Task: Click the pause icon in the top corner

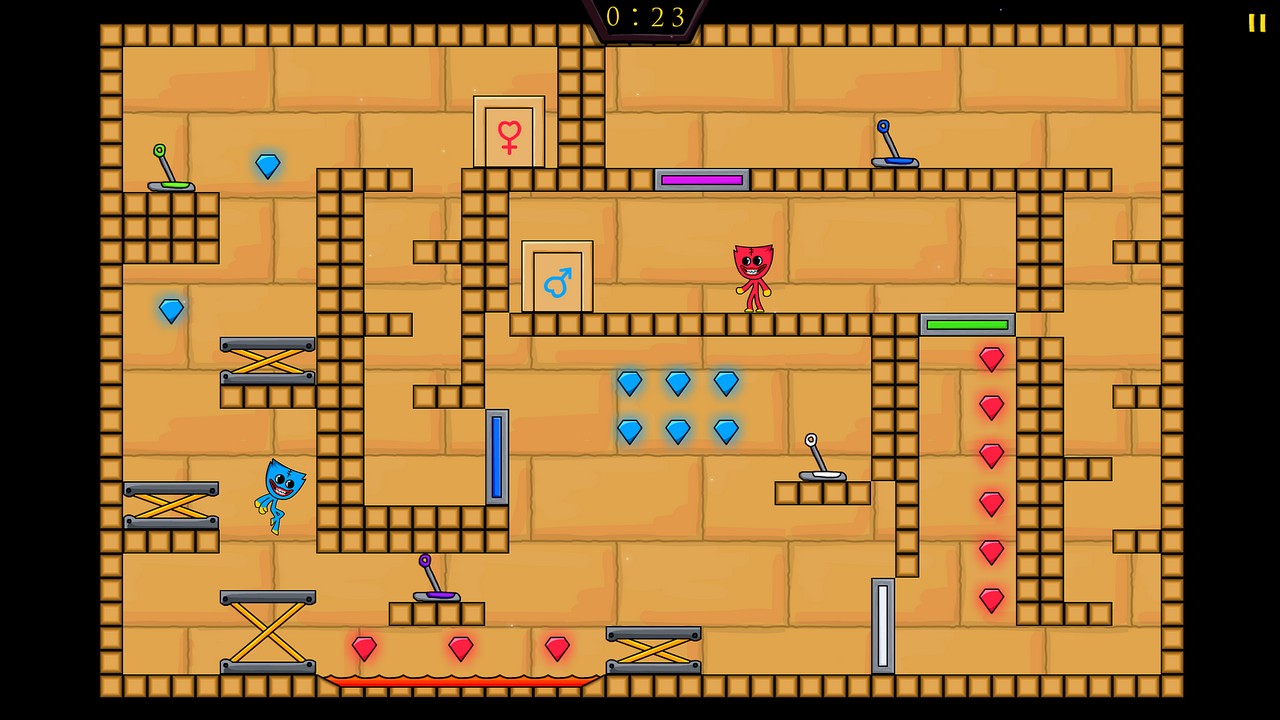Action: (x=1257, y=23)
